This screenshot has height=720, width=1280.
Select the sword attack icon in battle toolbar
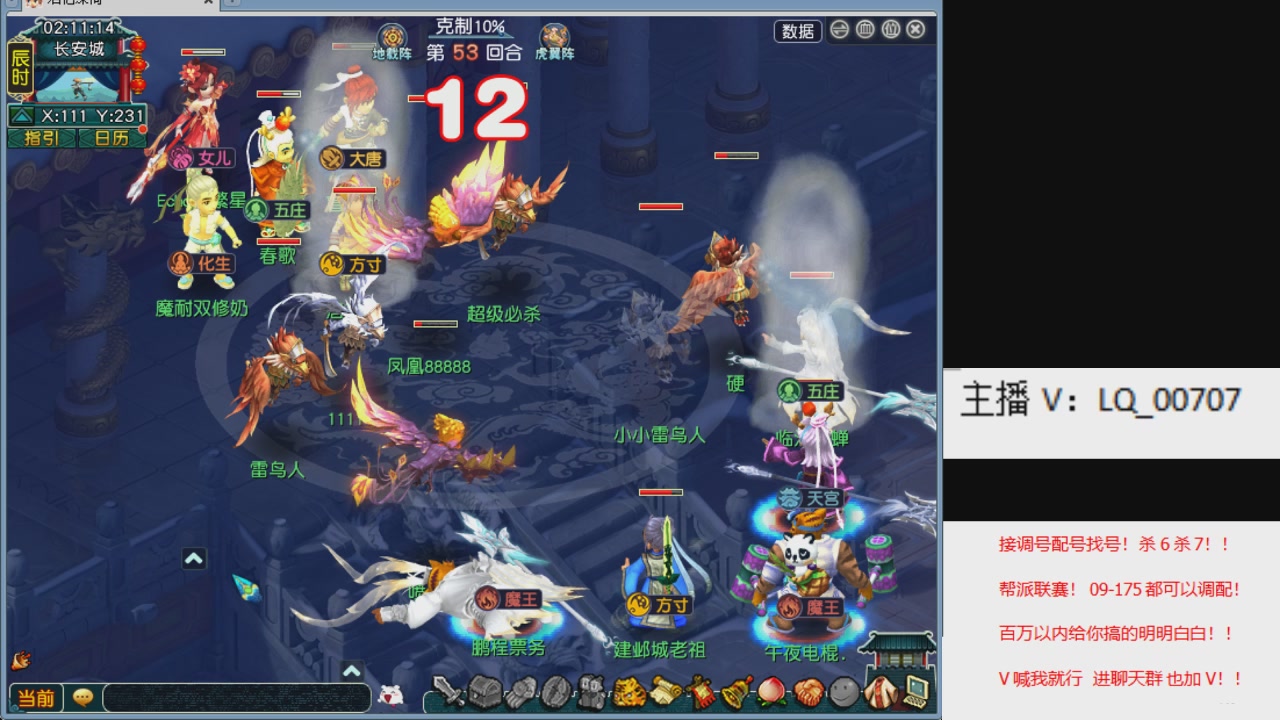pos(446,692)
